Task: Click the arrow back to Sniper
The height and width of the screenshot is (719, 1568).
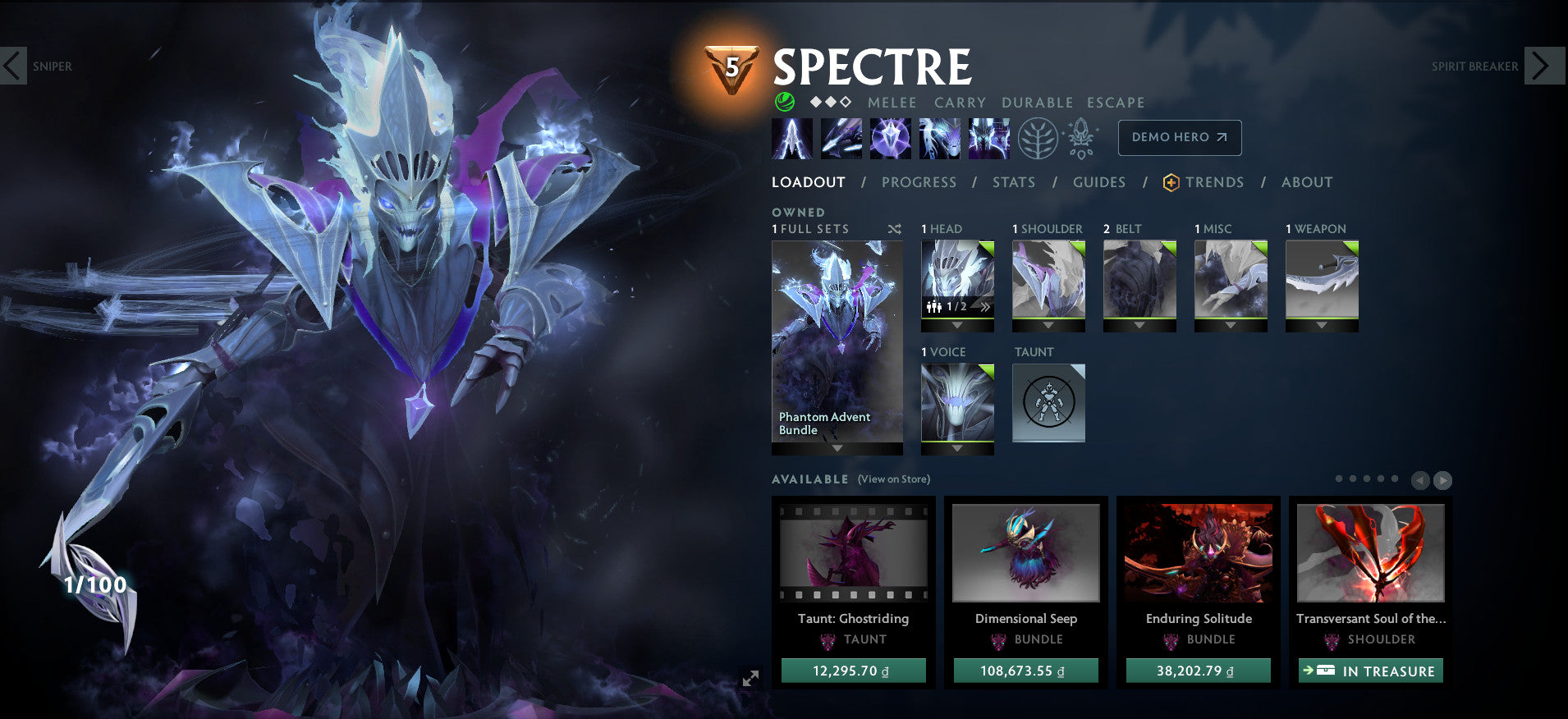Action: 12,66
